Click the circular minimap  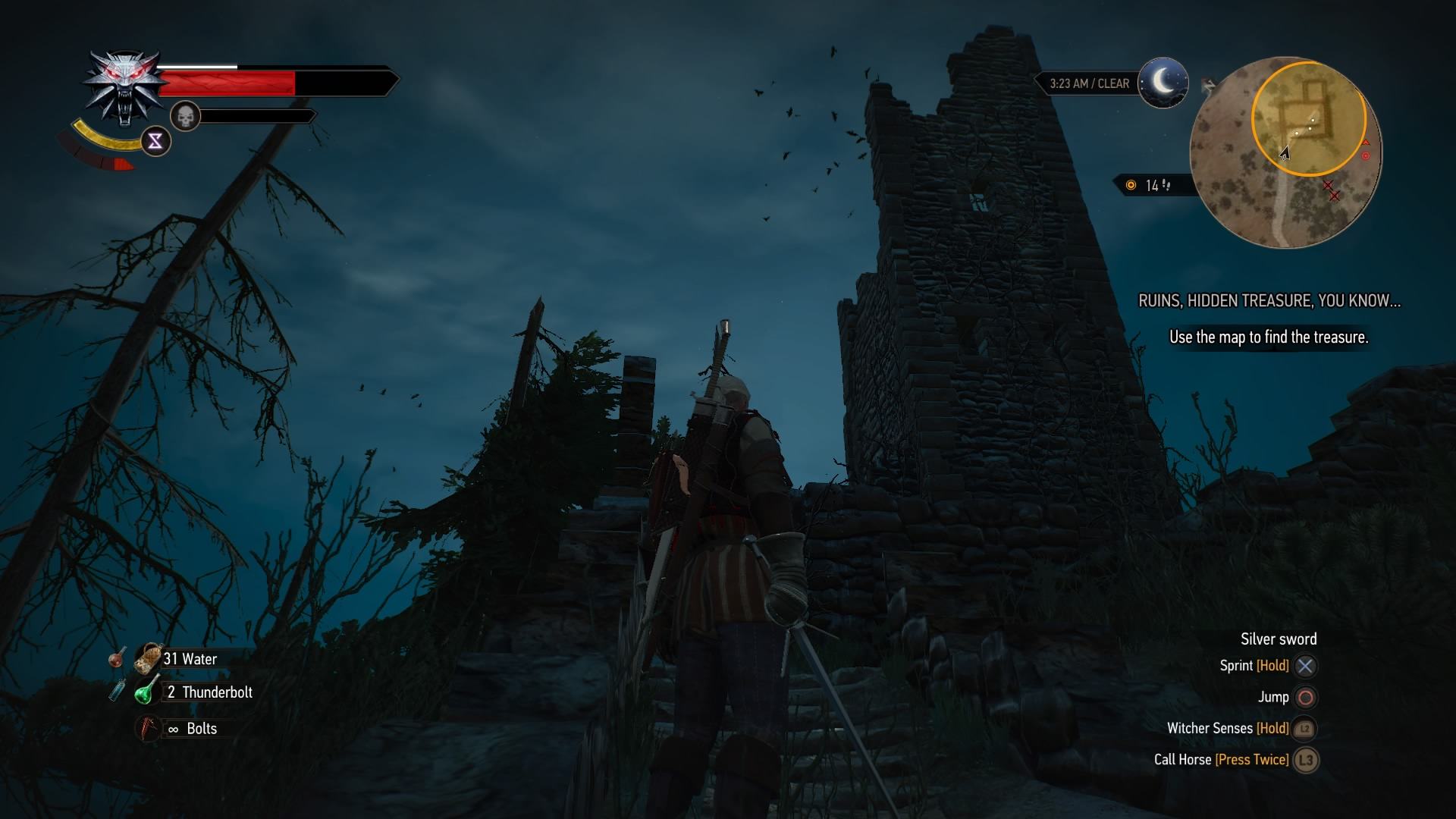1285,152
